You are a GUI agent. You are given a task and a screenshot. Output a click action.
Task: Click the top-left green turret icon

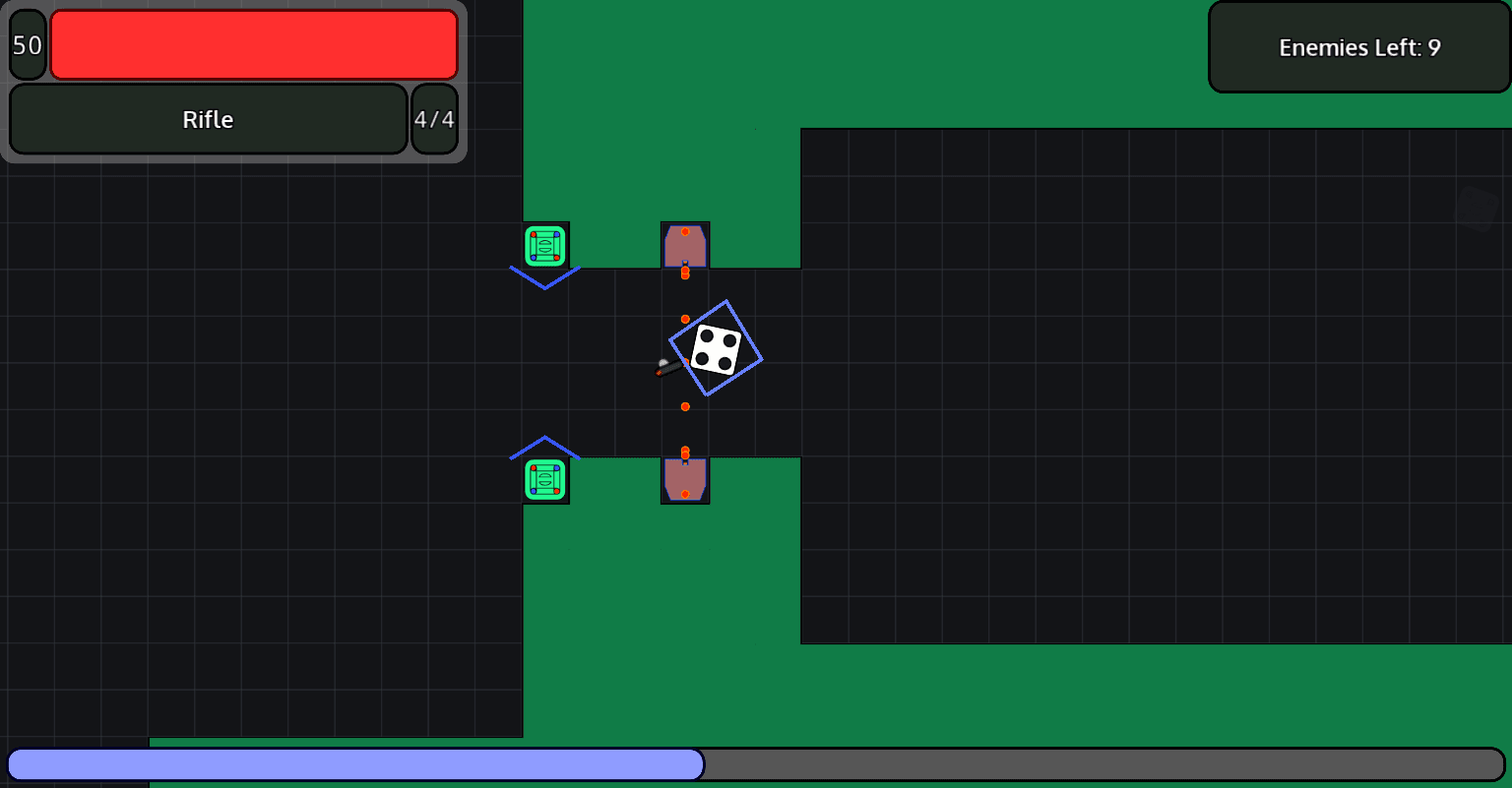coord(546,247)
